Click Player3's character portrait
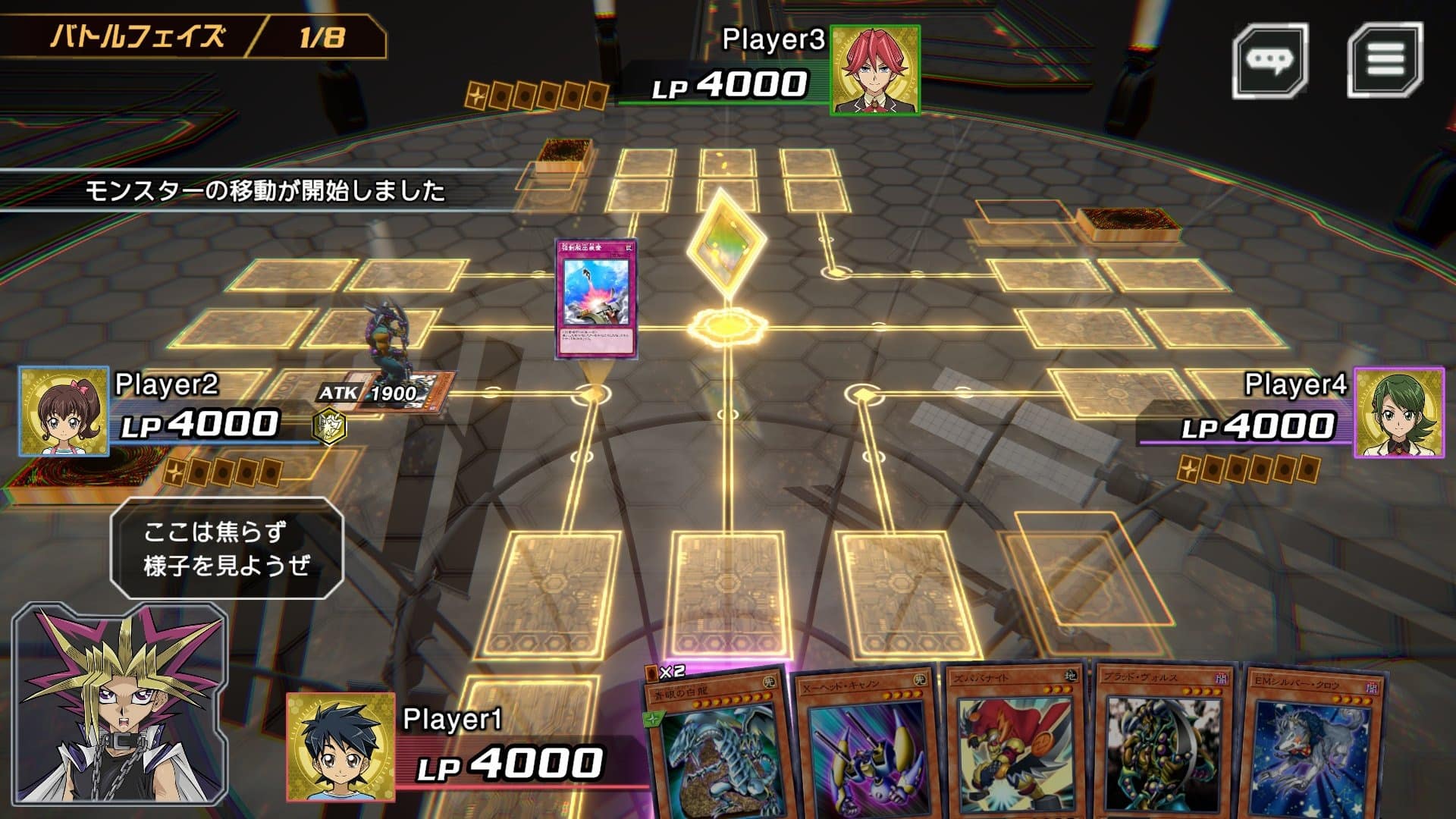Image resolution: width=1456 pixels, height=819 pixels. point(875,72)
